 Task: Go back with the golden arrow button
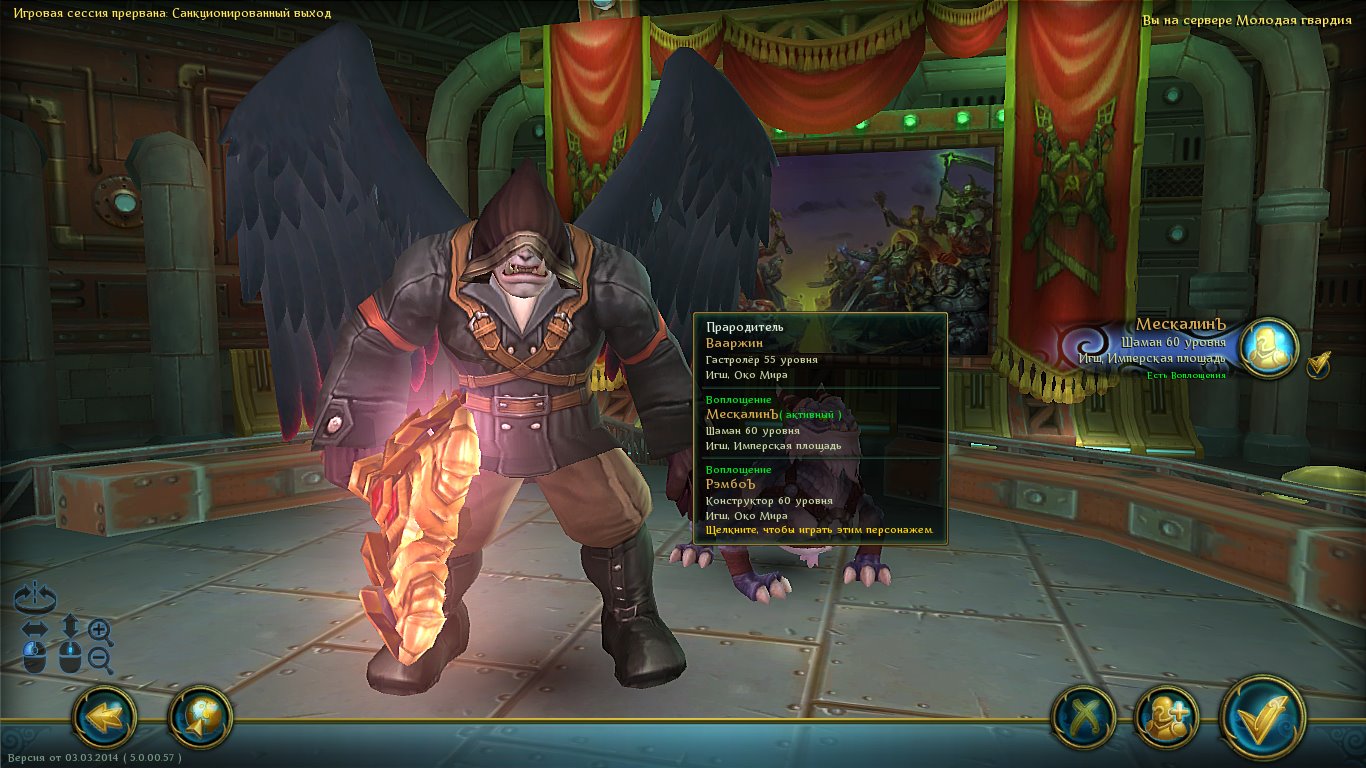104,716
